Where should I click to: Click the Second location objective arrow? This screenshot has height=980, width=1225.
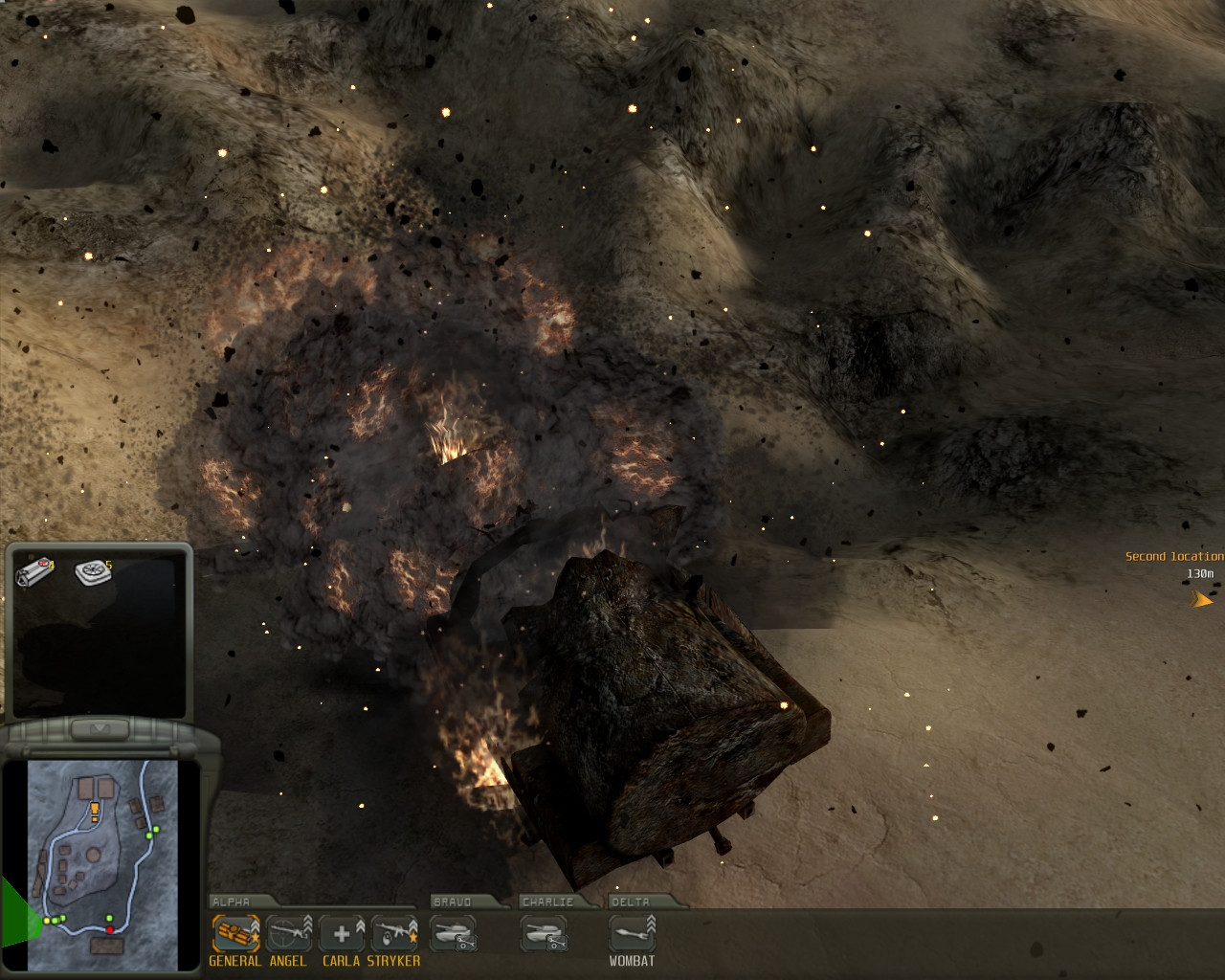[x=1201, y=600]
